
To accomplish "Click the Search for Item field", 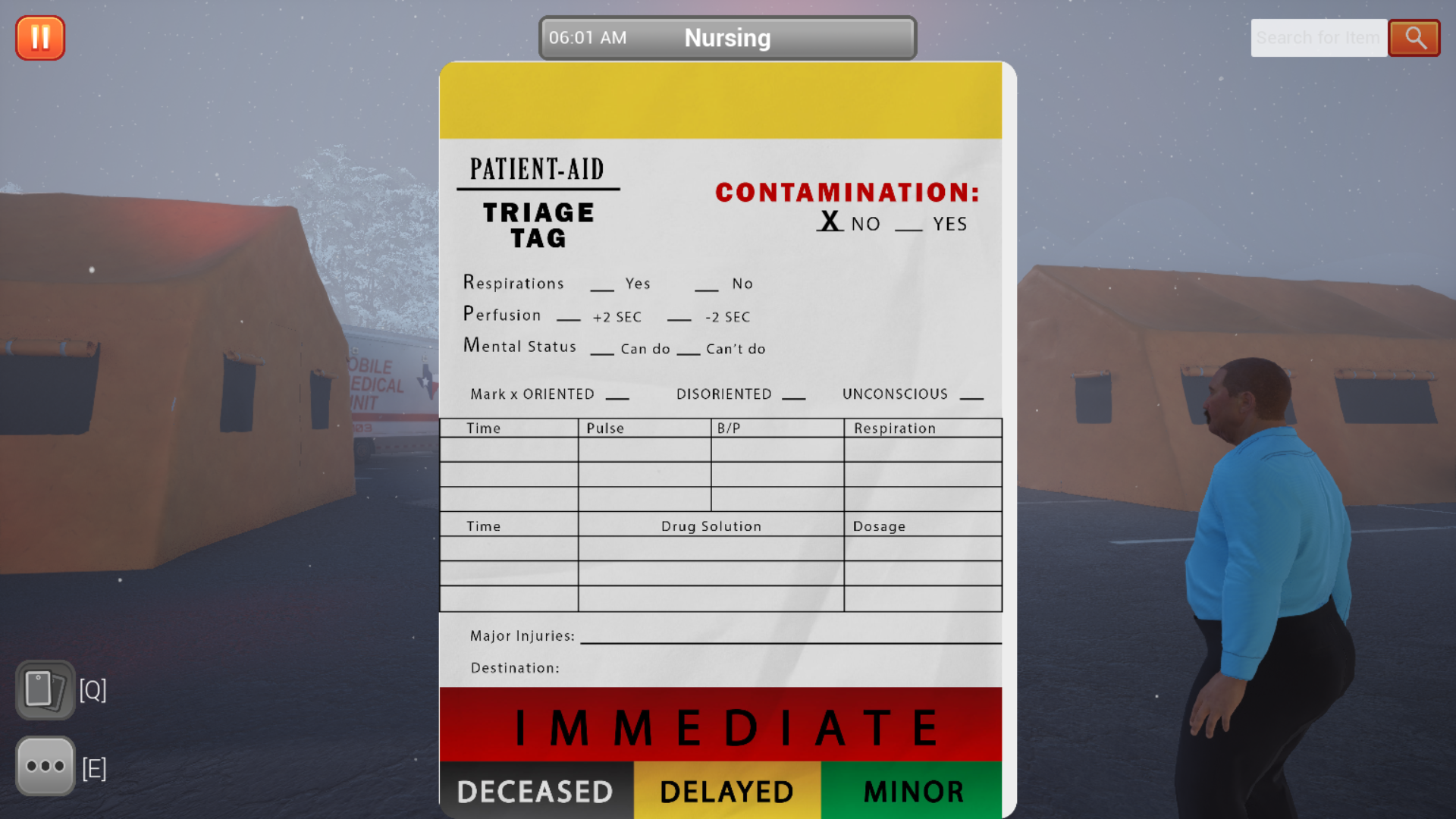I will pyautogui.click(x=1318, y=38).
